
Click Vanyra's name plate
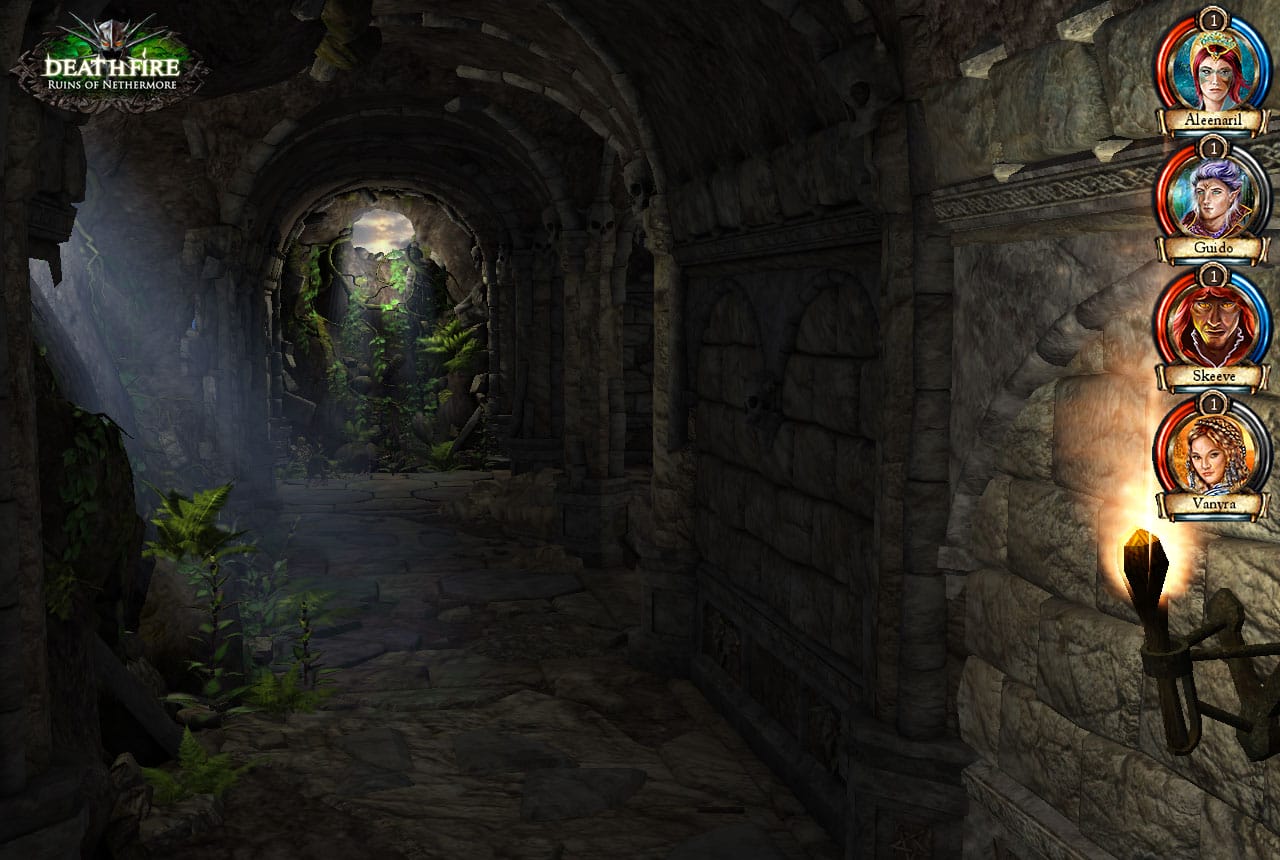pos(1215,507)
